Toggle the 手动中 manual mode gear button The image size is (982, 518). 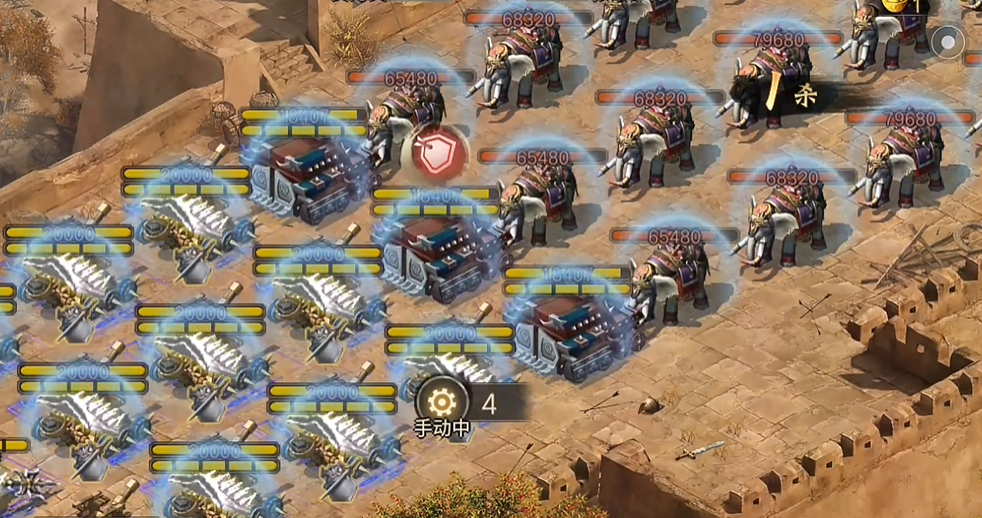click(440, 402)
